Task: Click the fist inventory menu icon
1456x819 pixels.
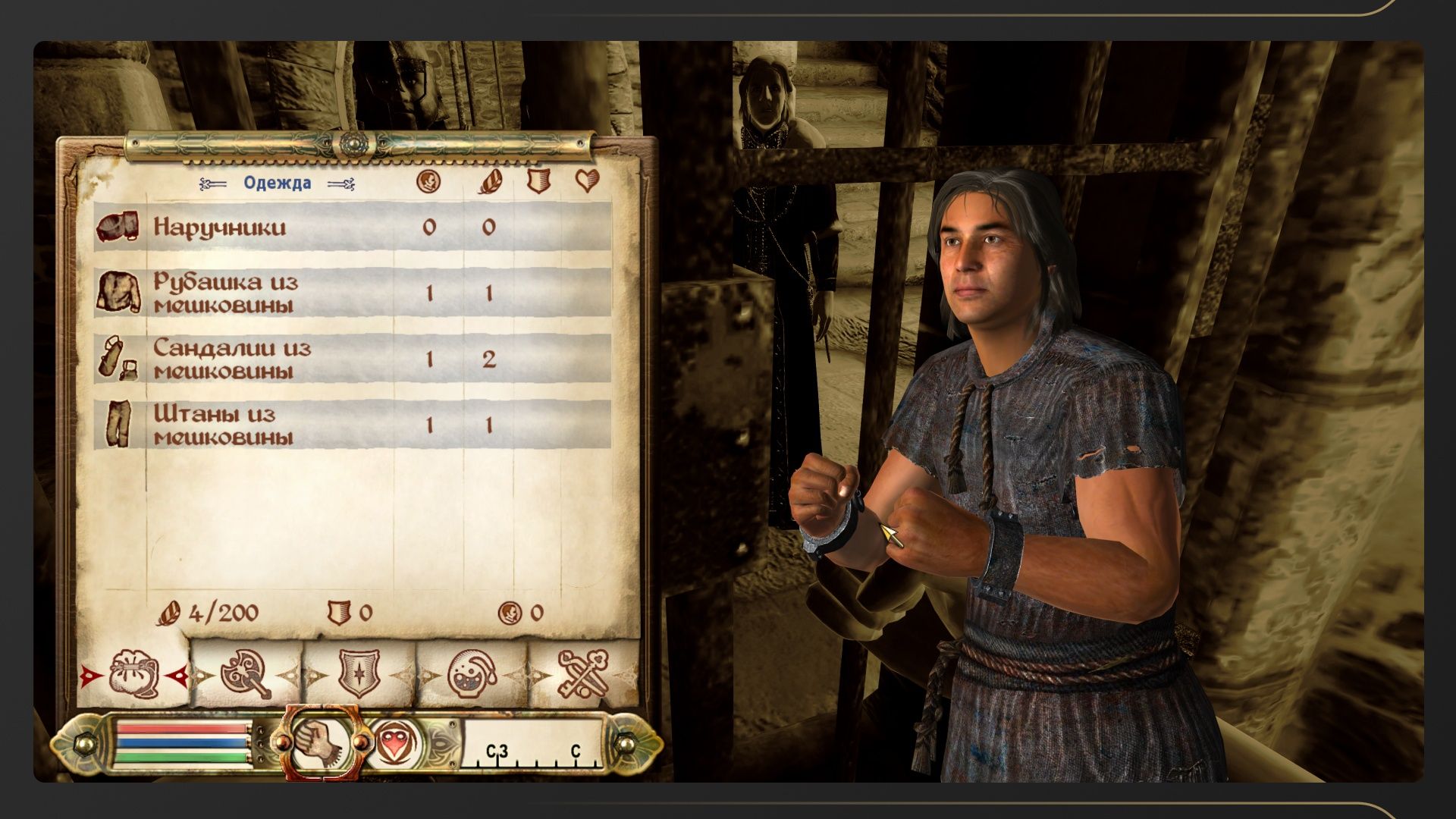Action: [319, 742]
